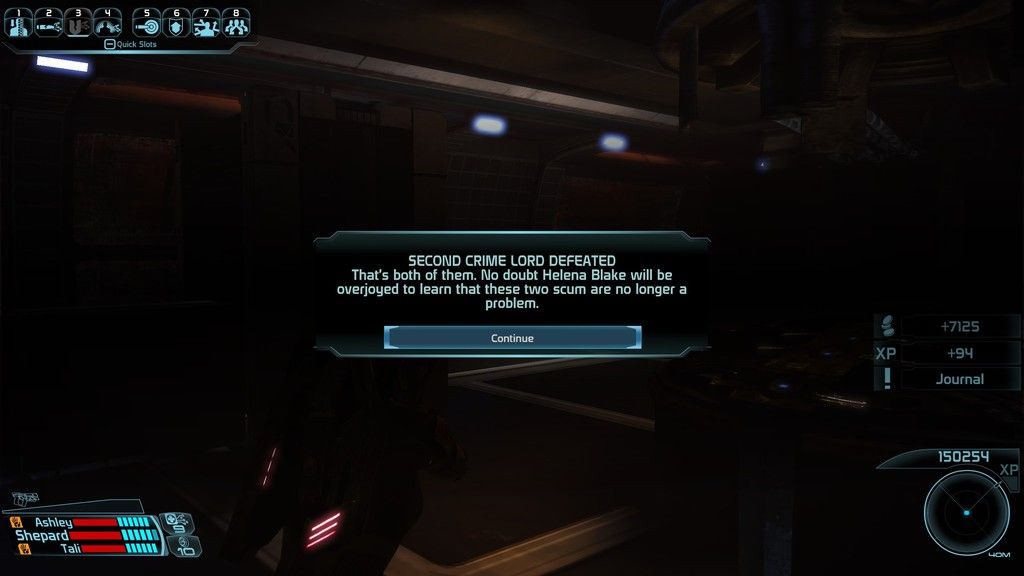This screenshot has height=576, width=1024.
Task: Continue past the crime lord defeated message
Action: pyautogui.click(x=512, y=338)
